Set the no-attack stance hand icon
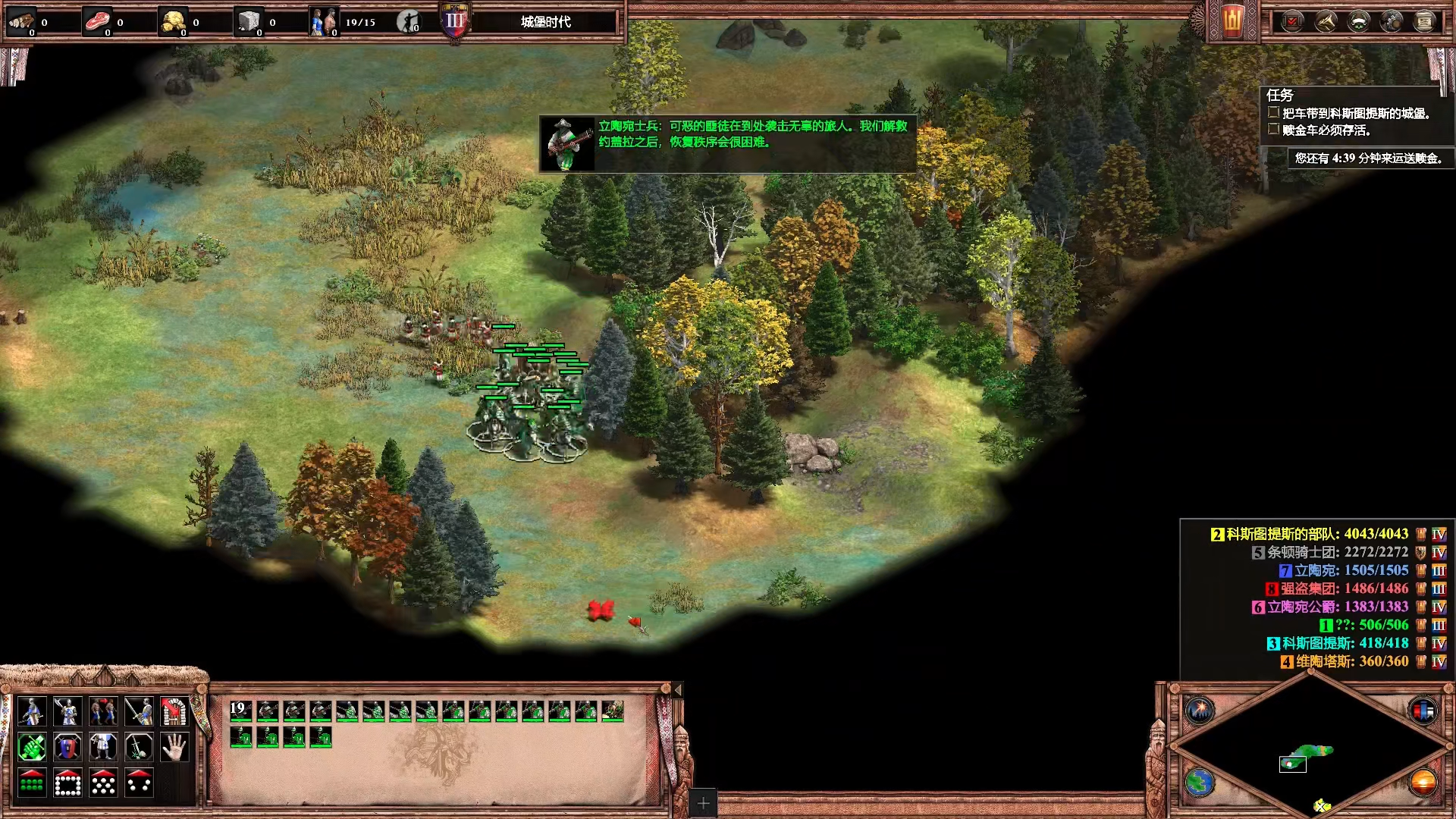The image size is (1456, 819). 174,748
